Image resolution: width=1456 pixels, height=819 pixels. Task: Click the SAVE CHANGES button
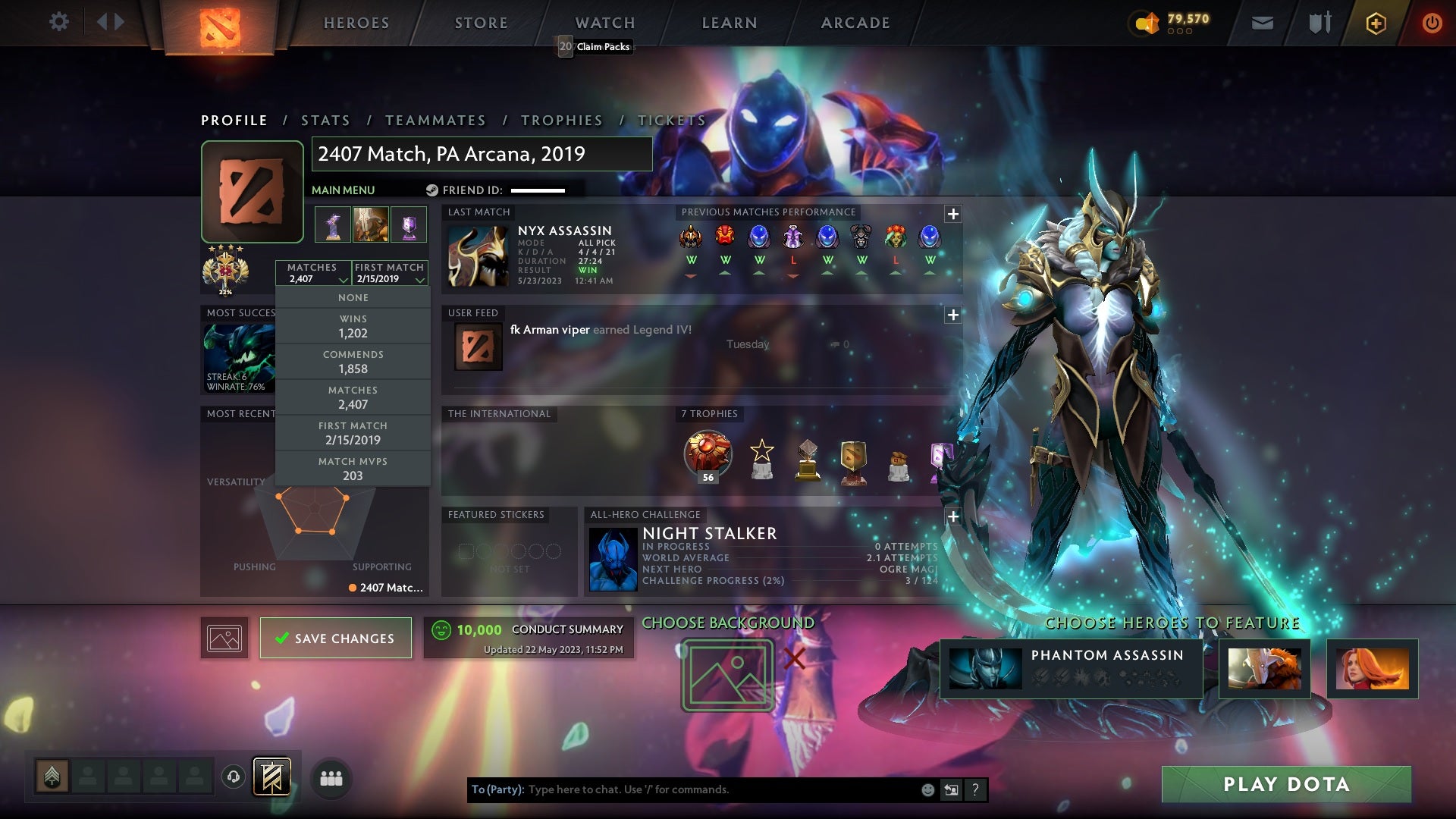[x=335, y=638]
